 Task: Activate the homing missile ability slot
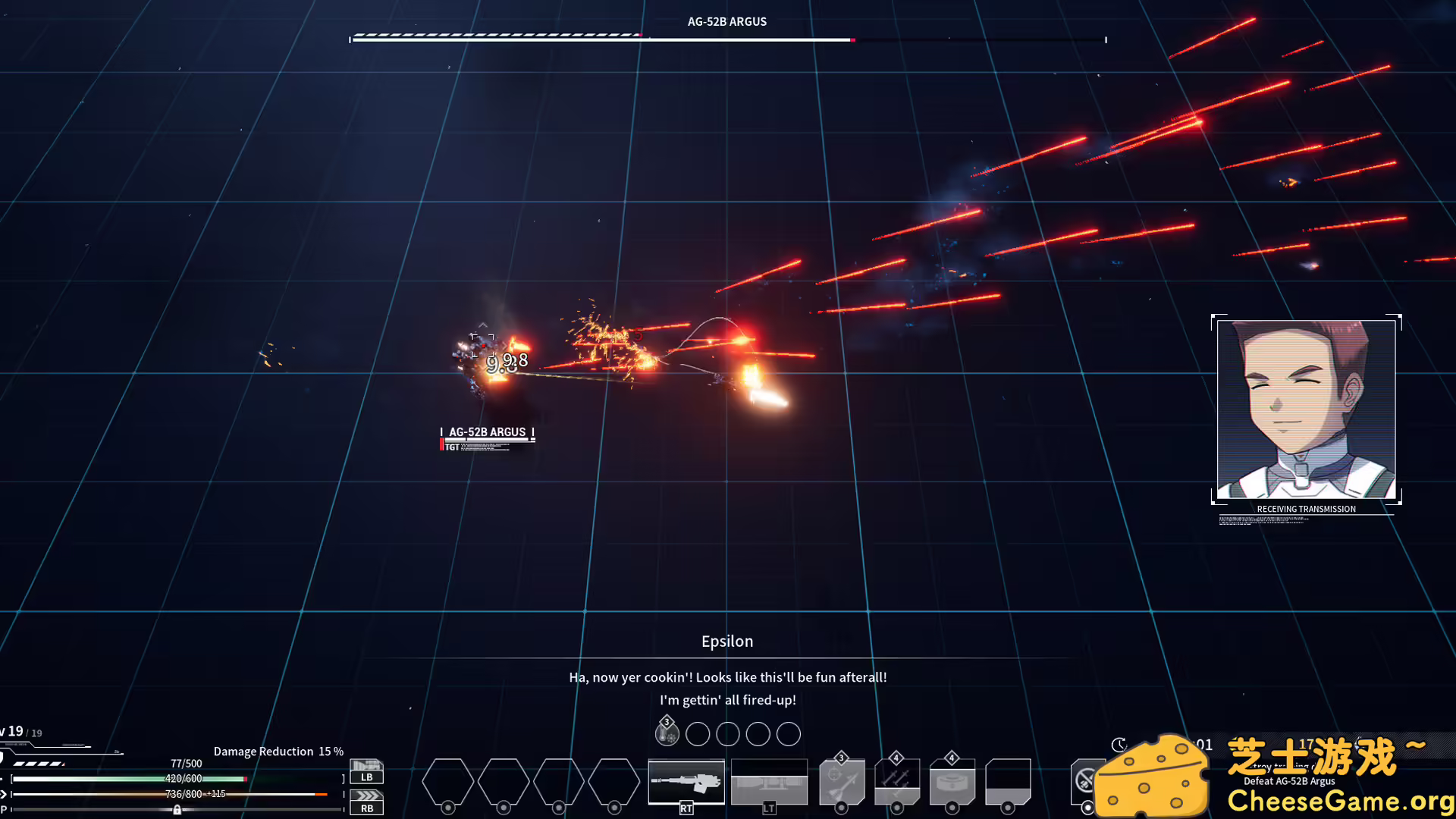click(x=842, y=783)
